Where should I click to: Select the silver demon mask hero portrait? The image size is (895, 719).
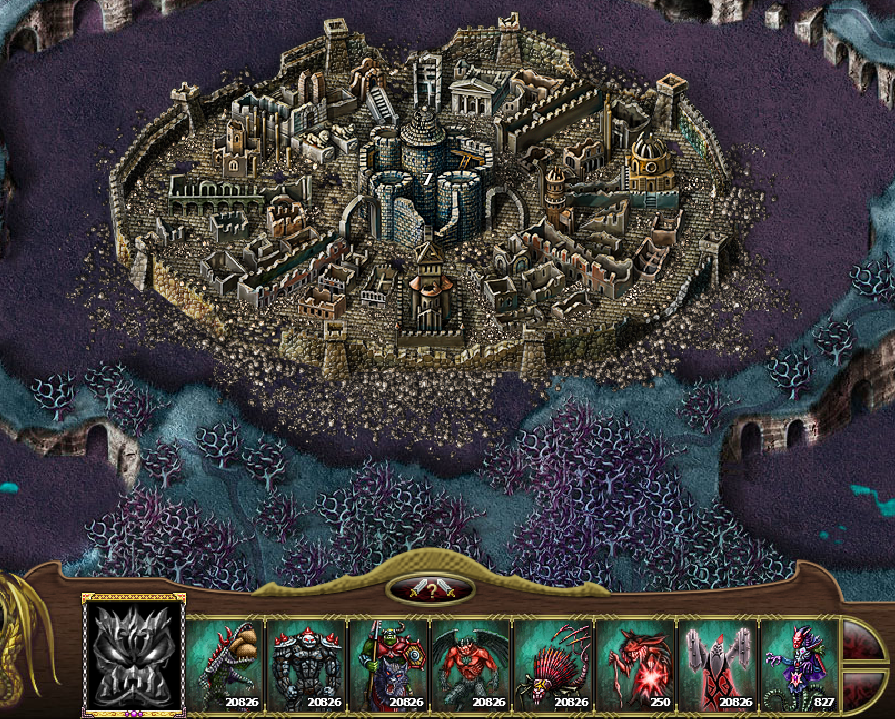(x=134, y=655)
